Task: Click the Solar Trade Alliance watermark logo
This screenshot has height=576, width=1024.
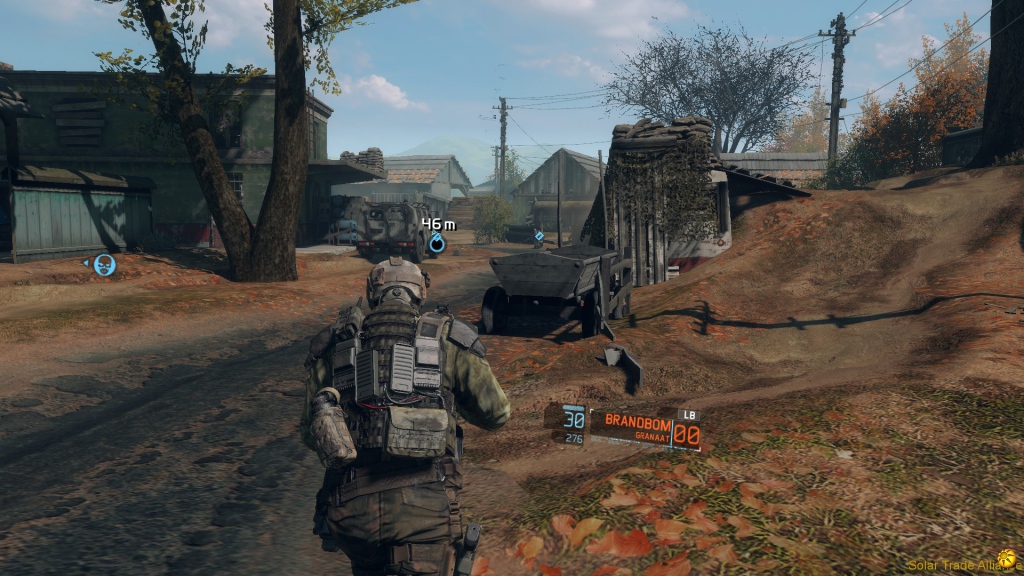Action: tap(1006, 559)
